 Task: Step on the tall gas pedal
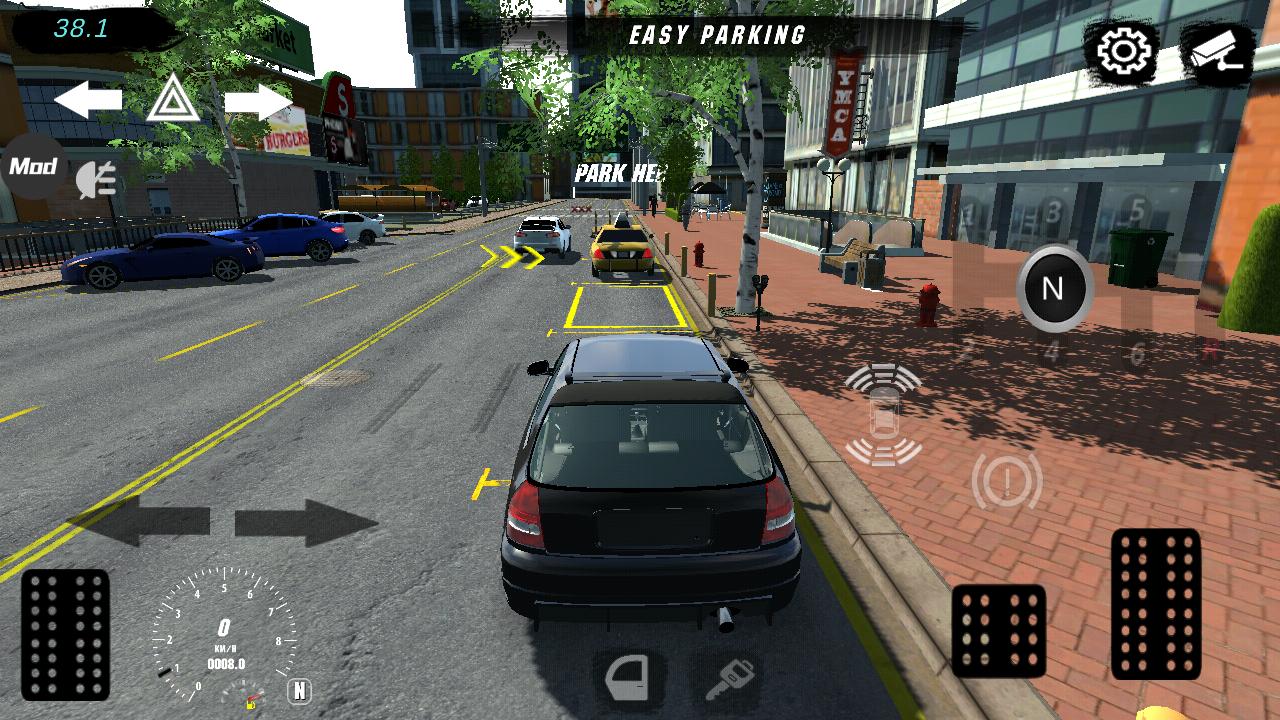point(1156,603)
